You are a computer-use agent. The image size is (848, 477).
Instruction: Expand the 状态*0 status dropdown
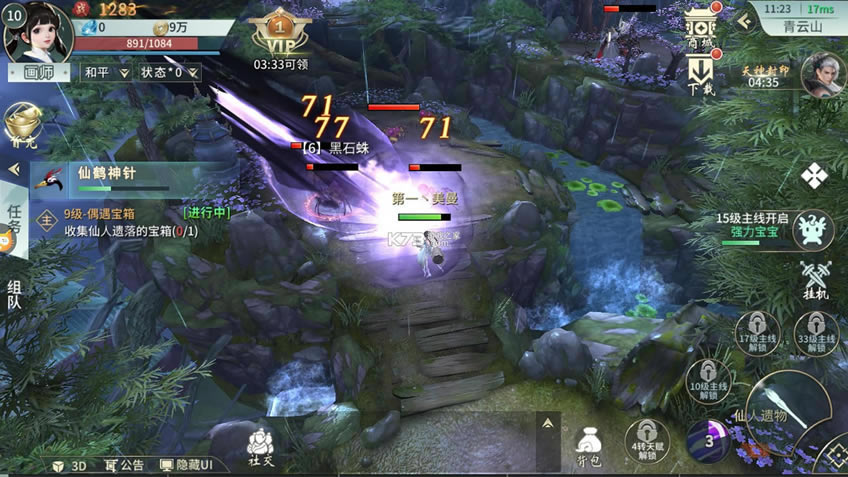pyautogui.click(x=169, y=72)
